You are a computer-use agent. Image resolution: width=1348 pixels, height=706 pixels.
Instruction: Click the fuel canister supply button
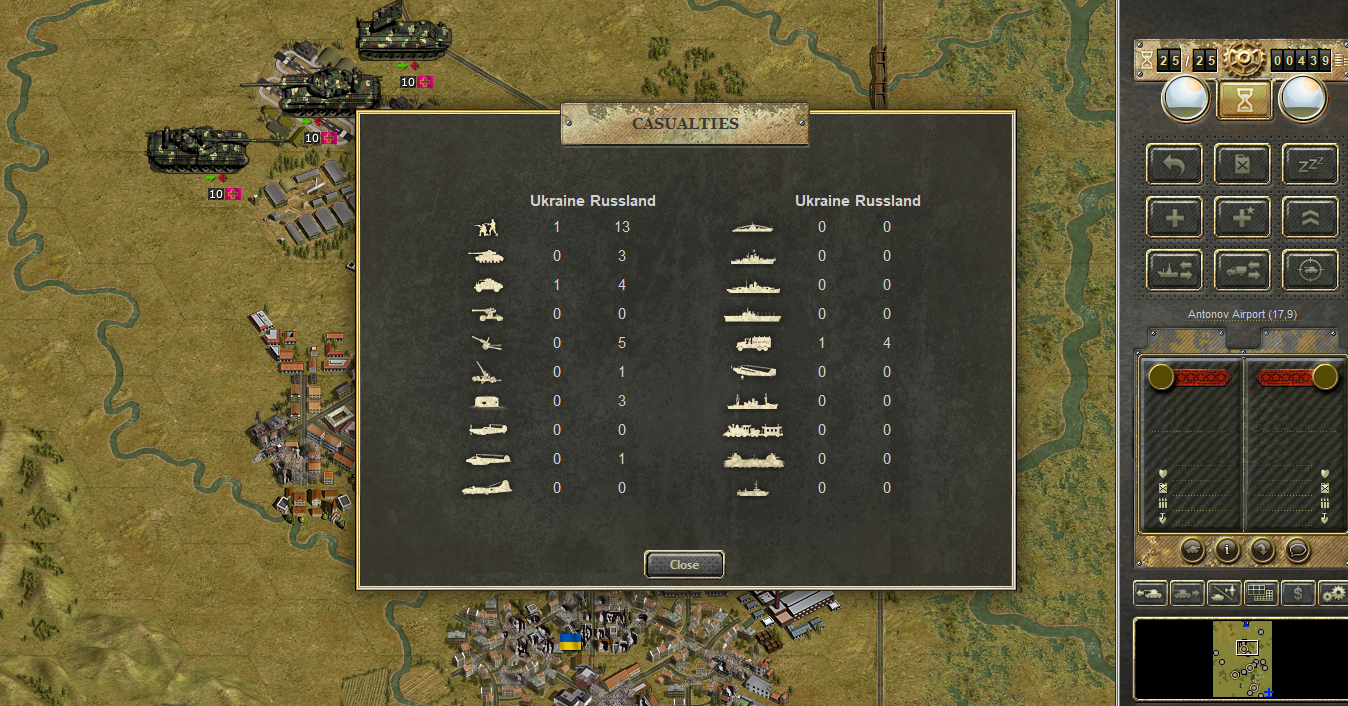click(x=1242, y=165)
